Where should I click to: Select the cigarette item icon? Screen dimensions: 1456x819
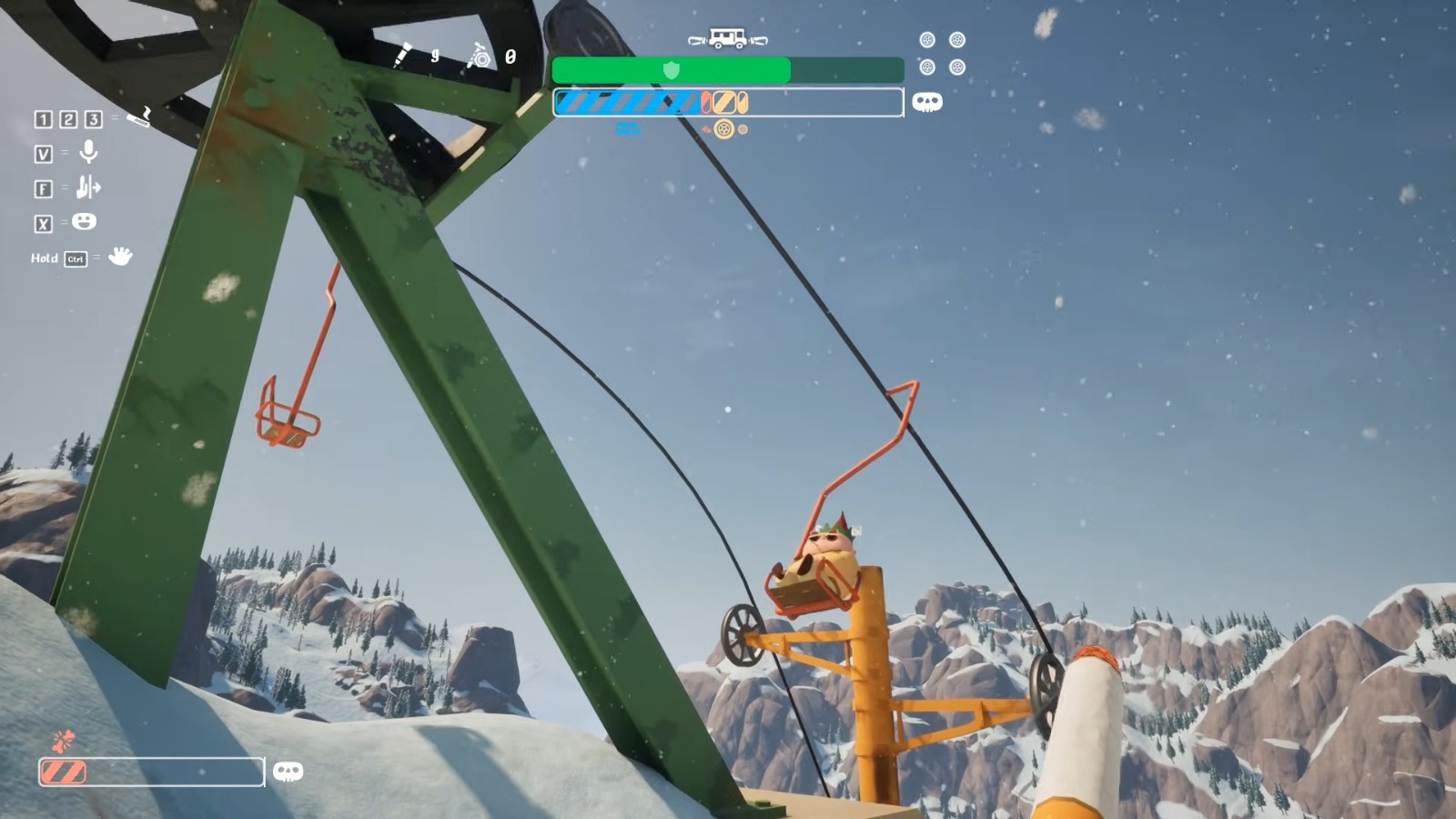pyautogui.click(x=139, y=116)
